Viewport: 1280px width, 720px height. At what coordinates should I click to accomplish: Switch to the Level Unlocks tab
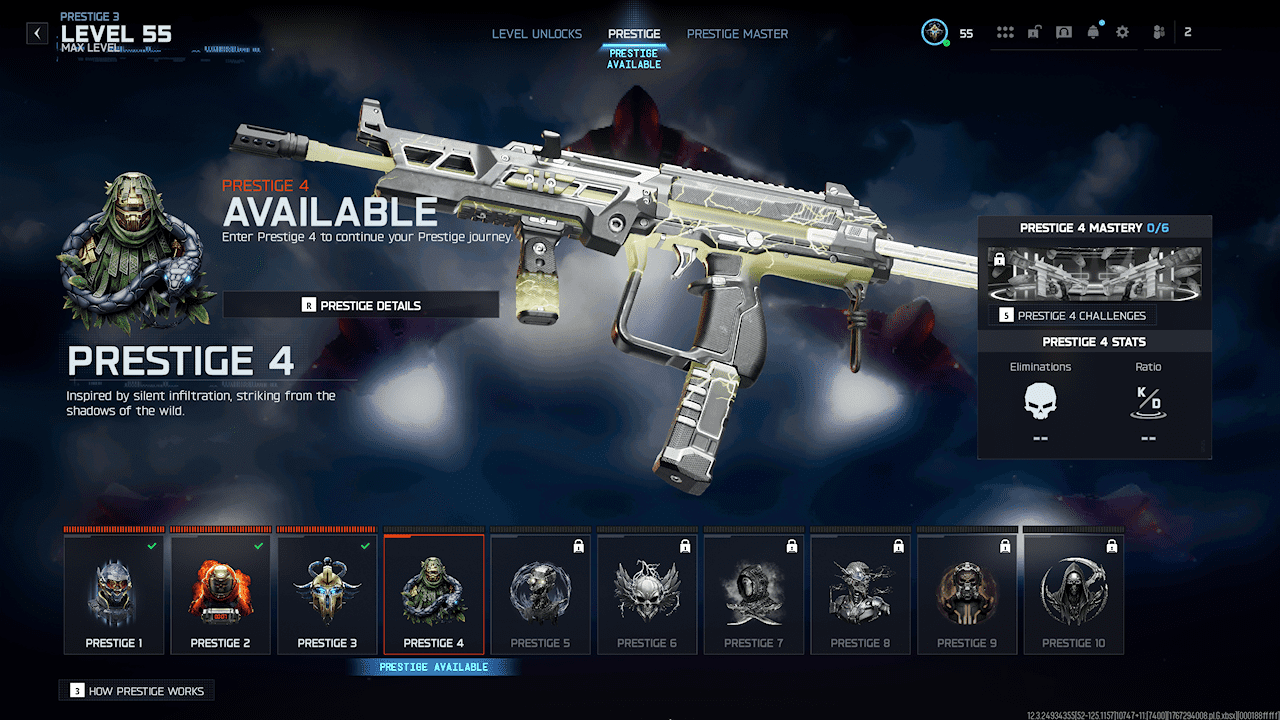coord(536,33)
